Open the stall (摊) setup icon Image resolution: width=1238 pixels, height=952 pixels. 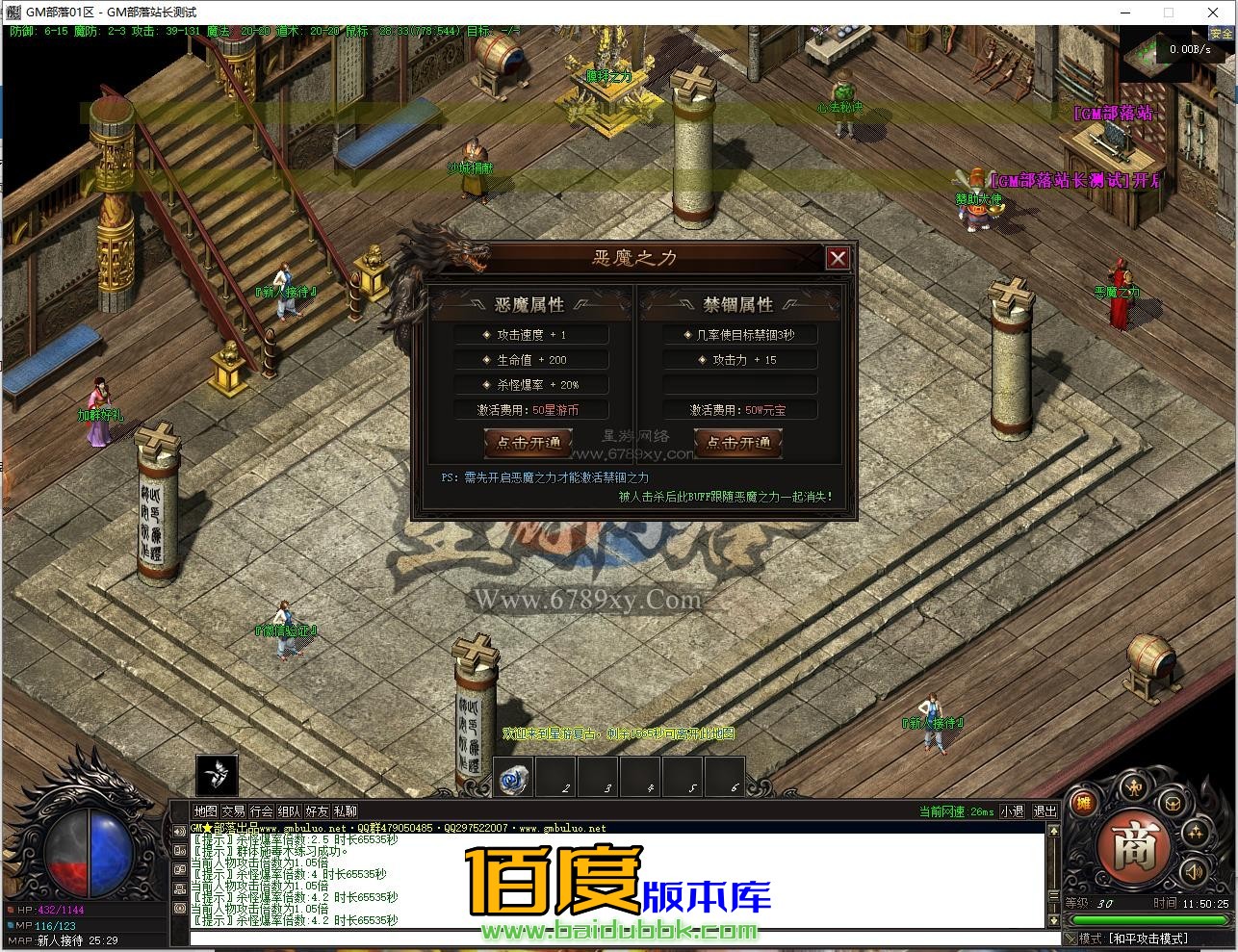click(1083, 802)
